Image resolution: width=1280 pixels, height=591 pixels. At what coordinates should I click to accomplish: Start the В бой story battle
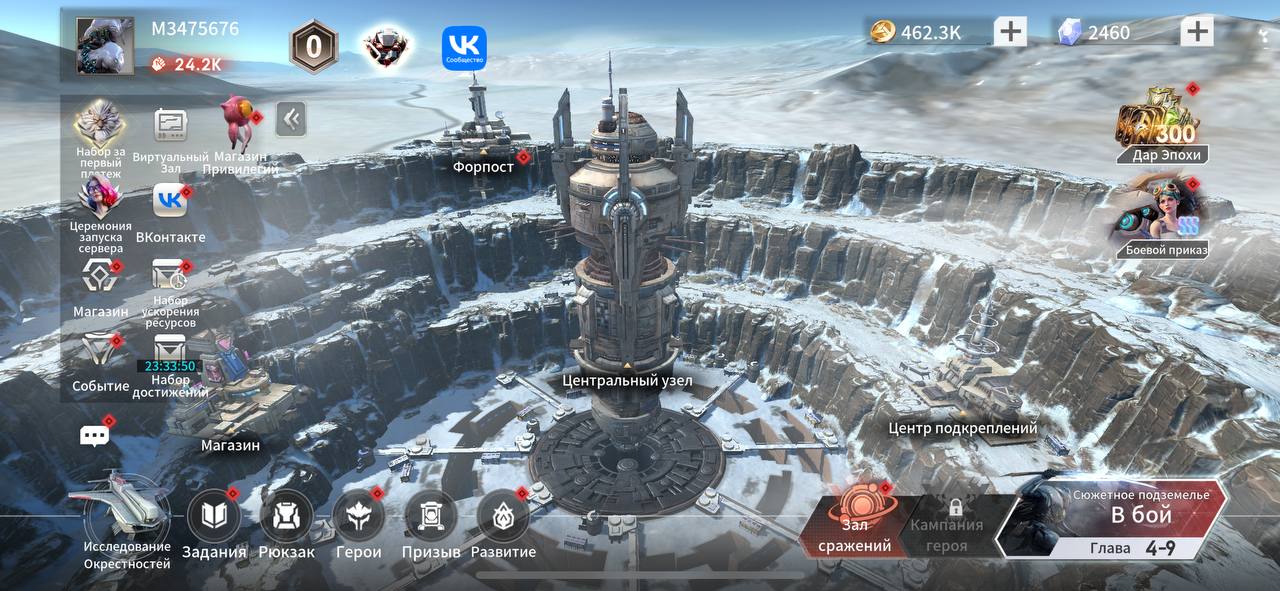click(x=1140, y=516)
